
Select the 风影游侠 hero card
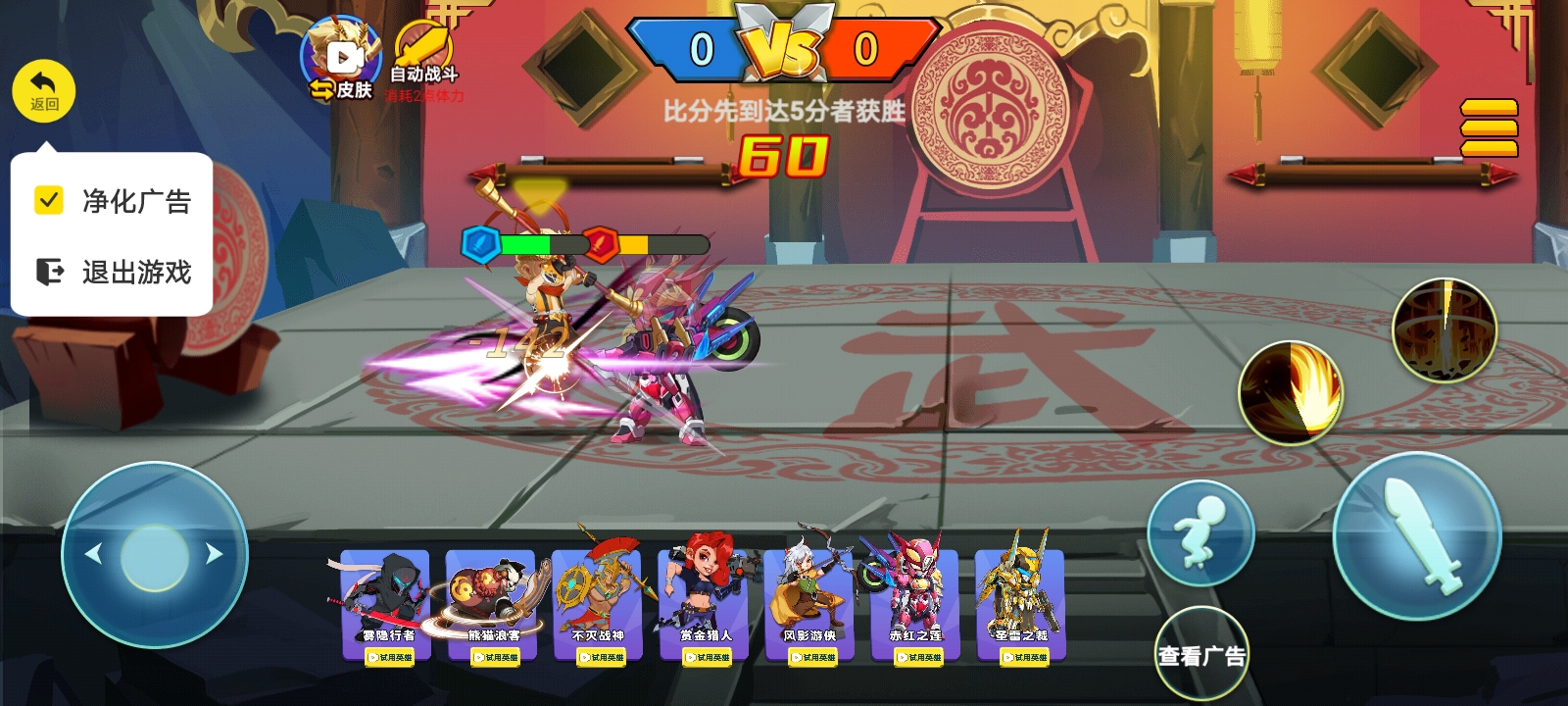click(809, 604)
